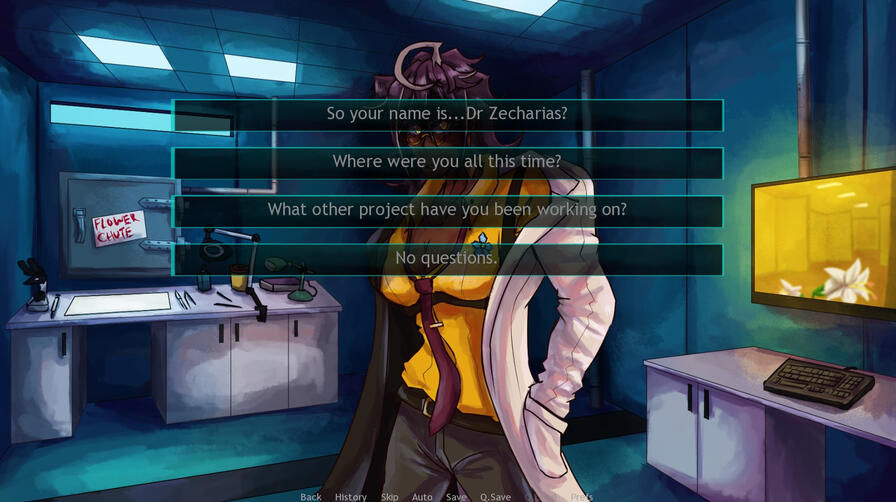The height and width of the screenshot is (502, 896).
Task: Enable Auto-advance in the quick menu
Action: [422, 497]
